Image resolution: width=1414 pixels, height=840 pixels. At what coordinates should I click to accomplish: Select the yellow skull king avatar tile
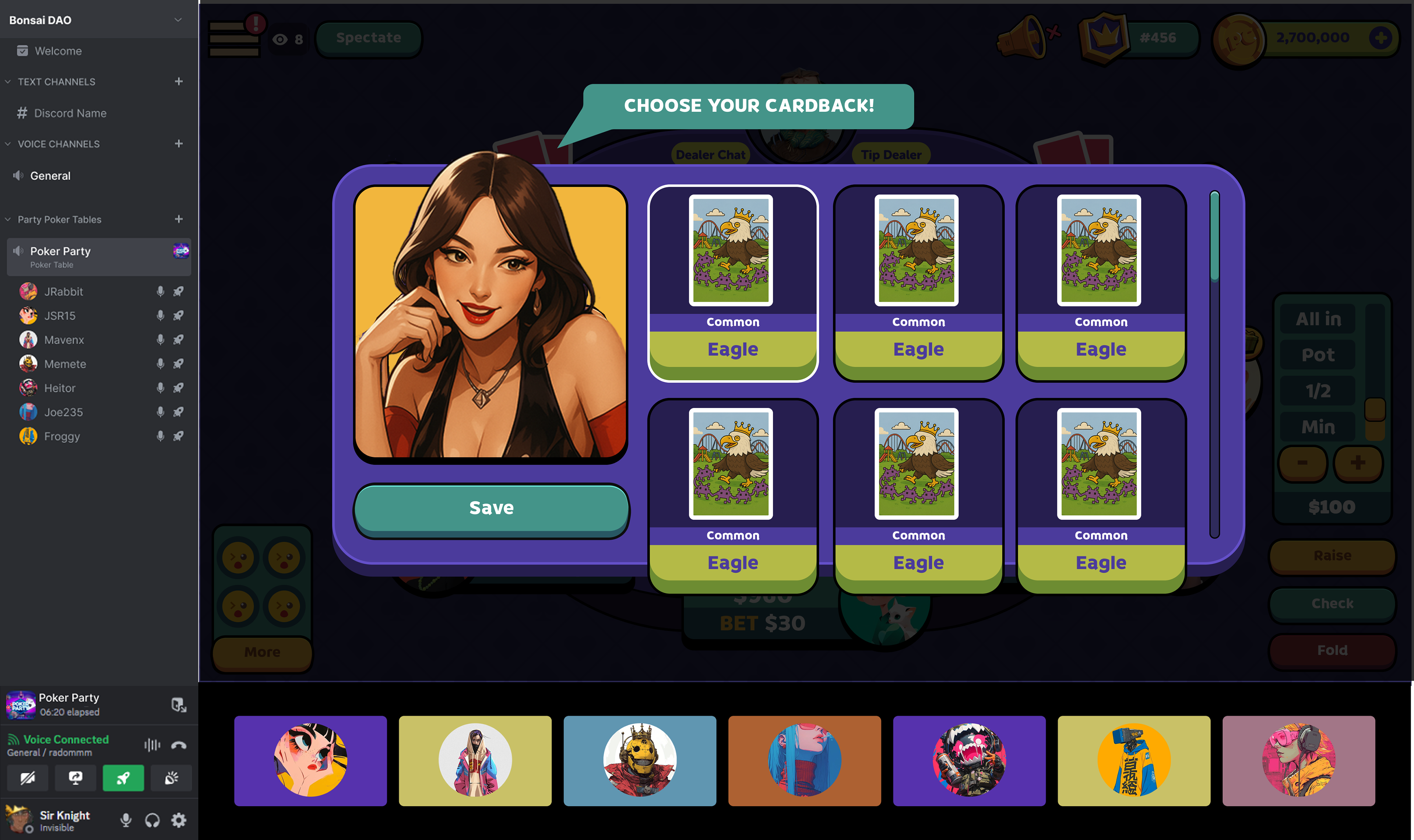pyautogui.click(x=639, y=760)
